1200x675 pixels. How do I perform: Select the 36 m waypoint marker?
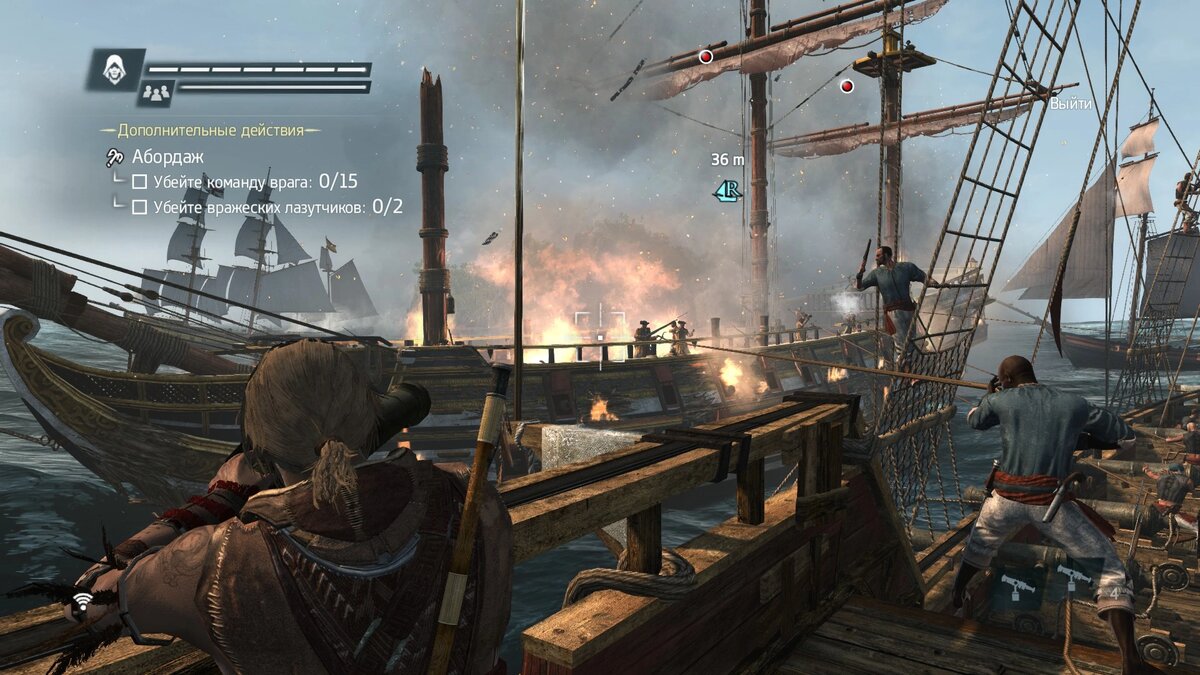(728, 189)
